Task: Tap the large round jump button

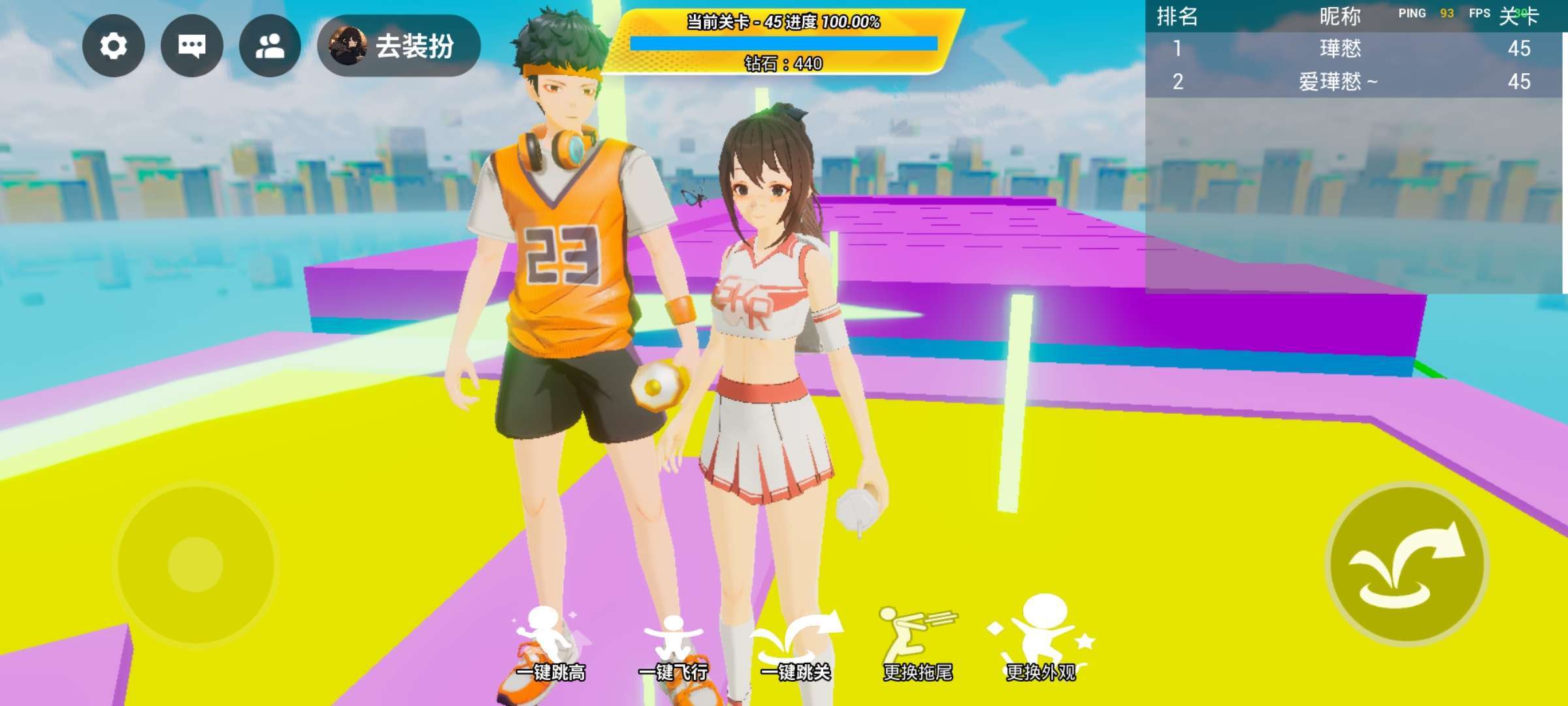Action: point(1407,564)
